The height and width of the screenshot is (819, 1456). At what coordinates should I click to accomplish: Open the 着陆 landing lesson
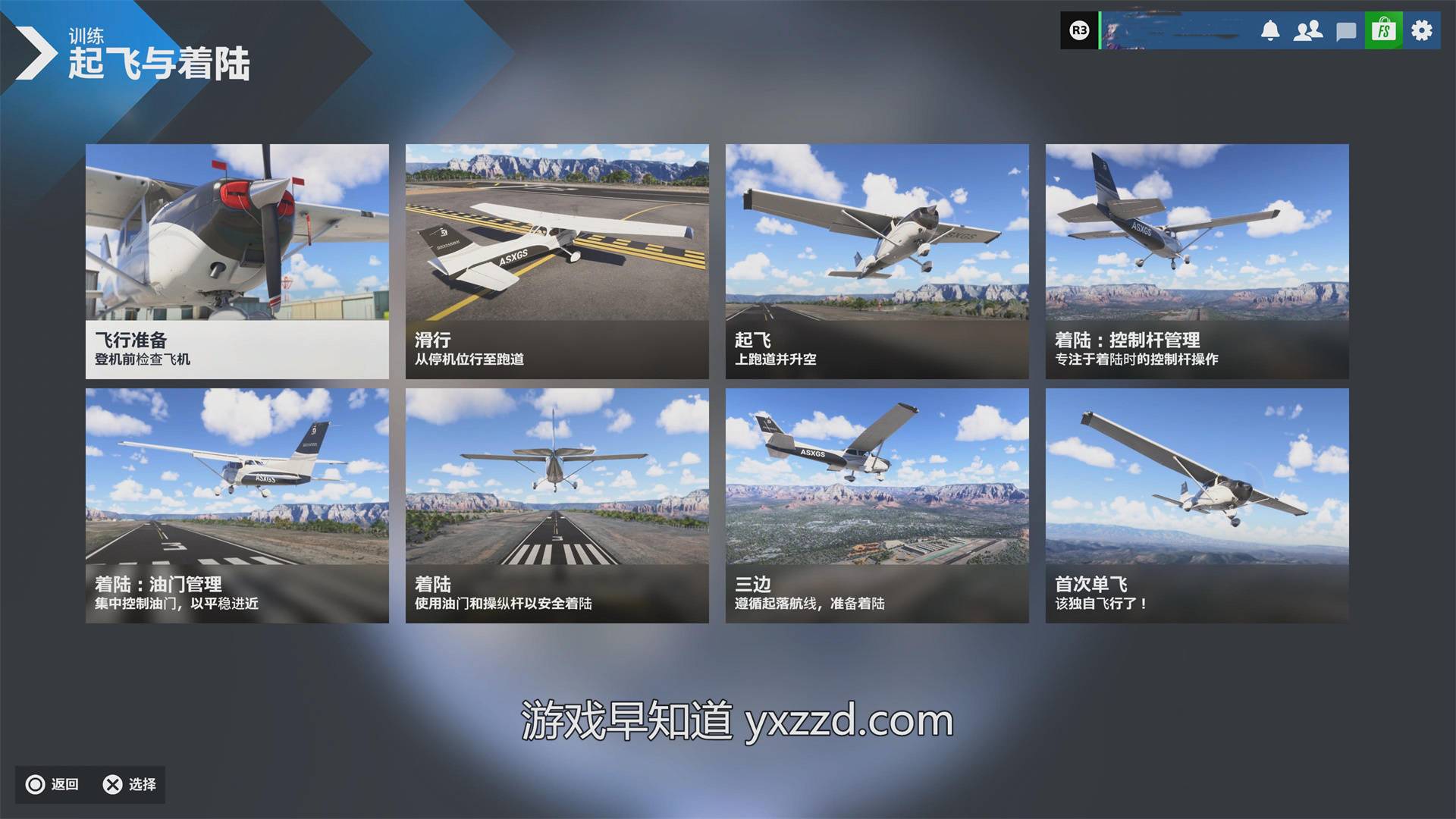click(557, 505)
